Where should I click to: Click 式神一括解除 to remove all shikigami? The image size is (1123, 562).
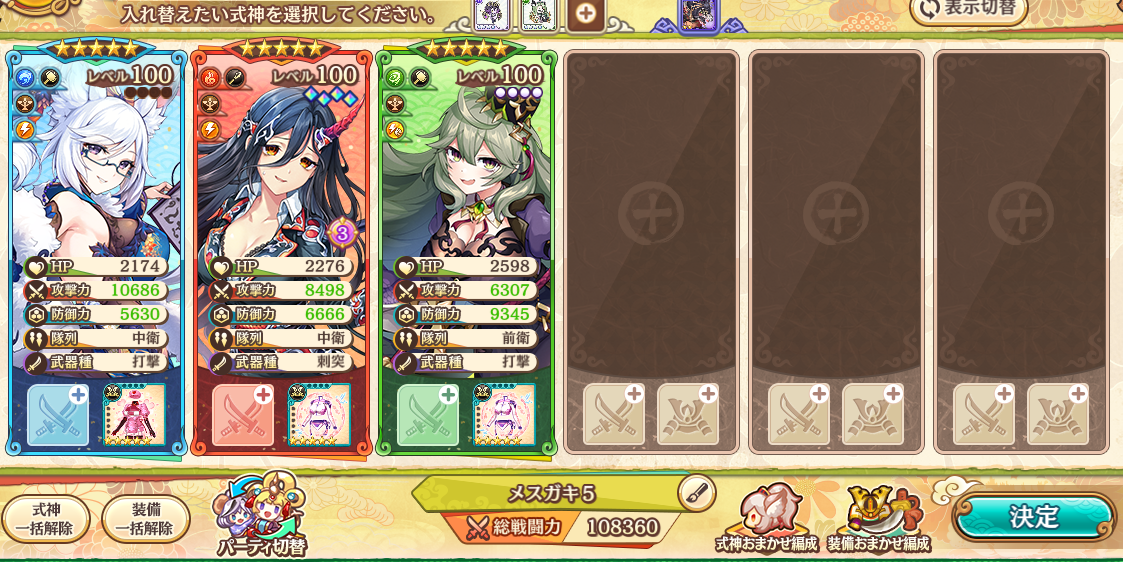[46, 519]
